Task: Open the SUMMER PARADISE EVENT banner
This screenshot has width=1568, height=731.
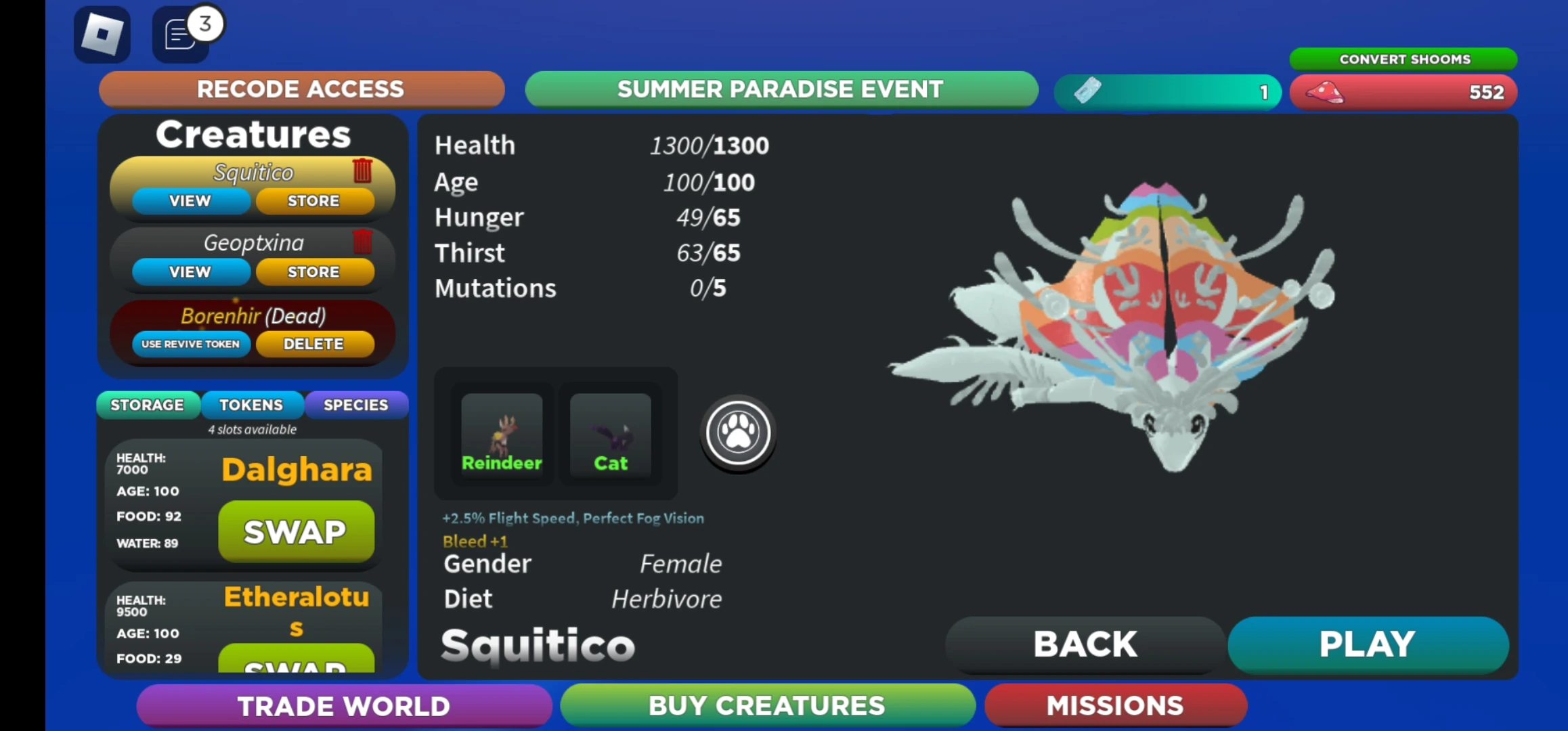Action: click(x=780, y=89)
